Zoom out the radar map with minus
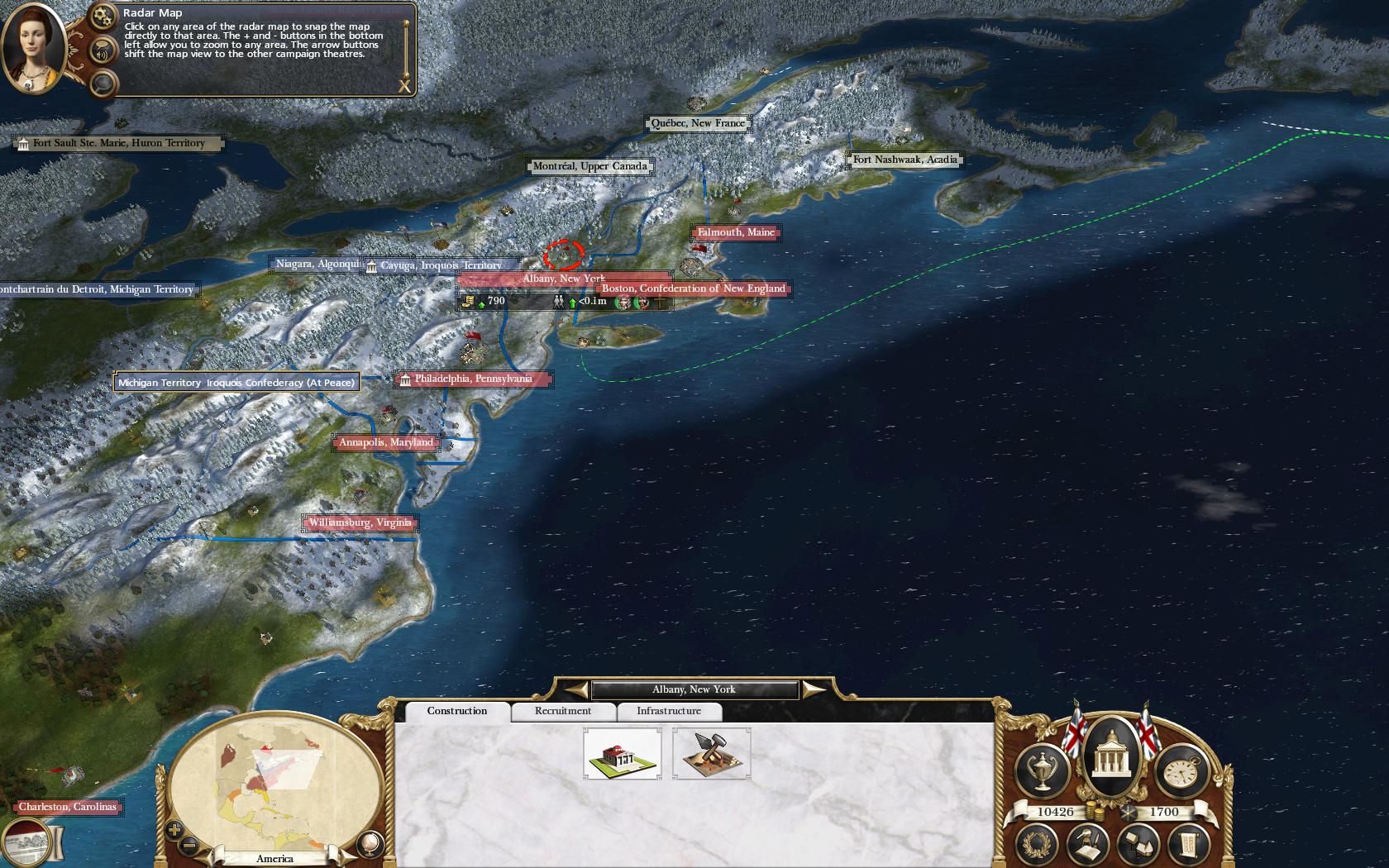Image resolution: width=1389 pixels, height=868 pixels. pyautogui.click(x=189, y=845)
